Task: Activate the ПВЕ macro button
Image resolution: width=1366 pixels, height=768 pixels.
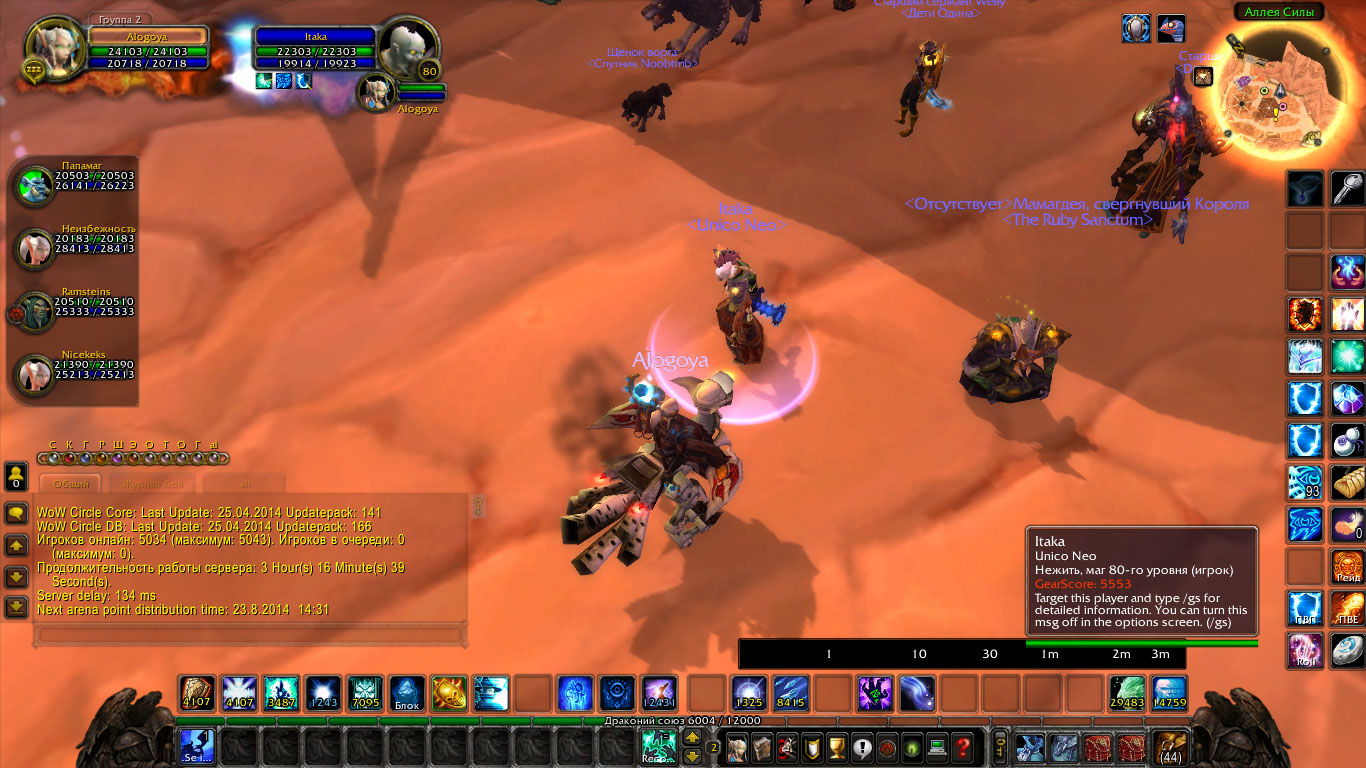Action: tap(1347, 608)
